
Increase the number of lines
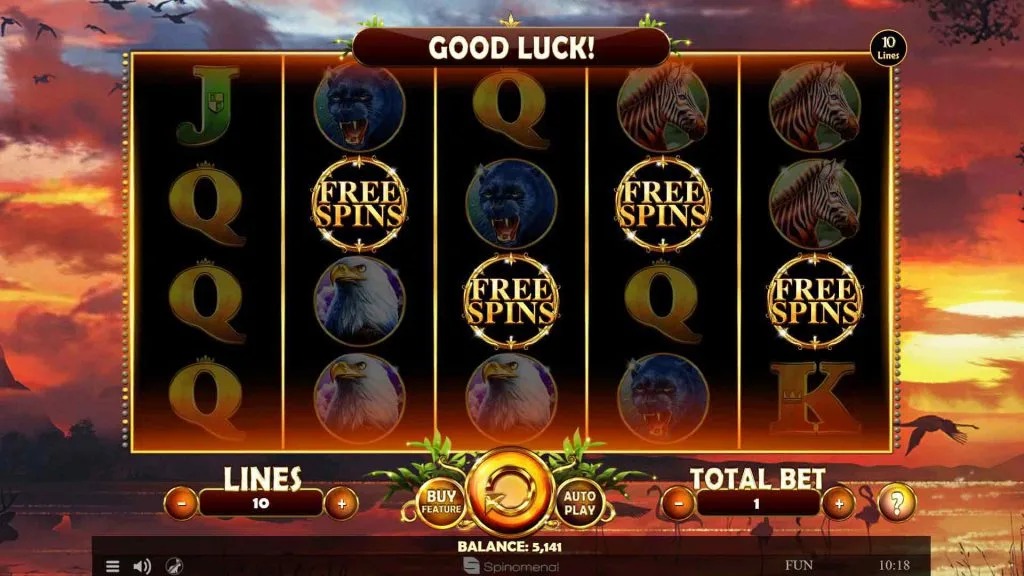point(341,503)
